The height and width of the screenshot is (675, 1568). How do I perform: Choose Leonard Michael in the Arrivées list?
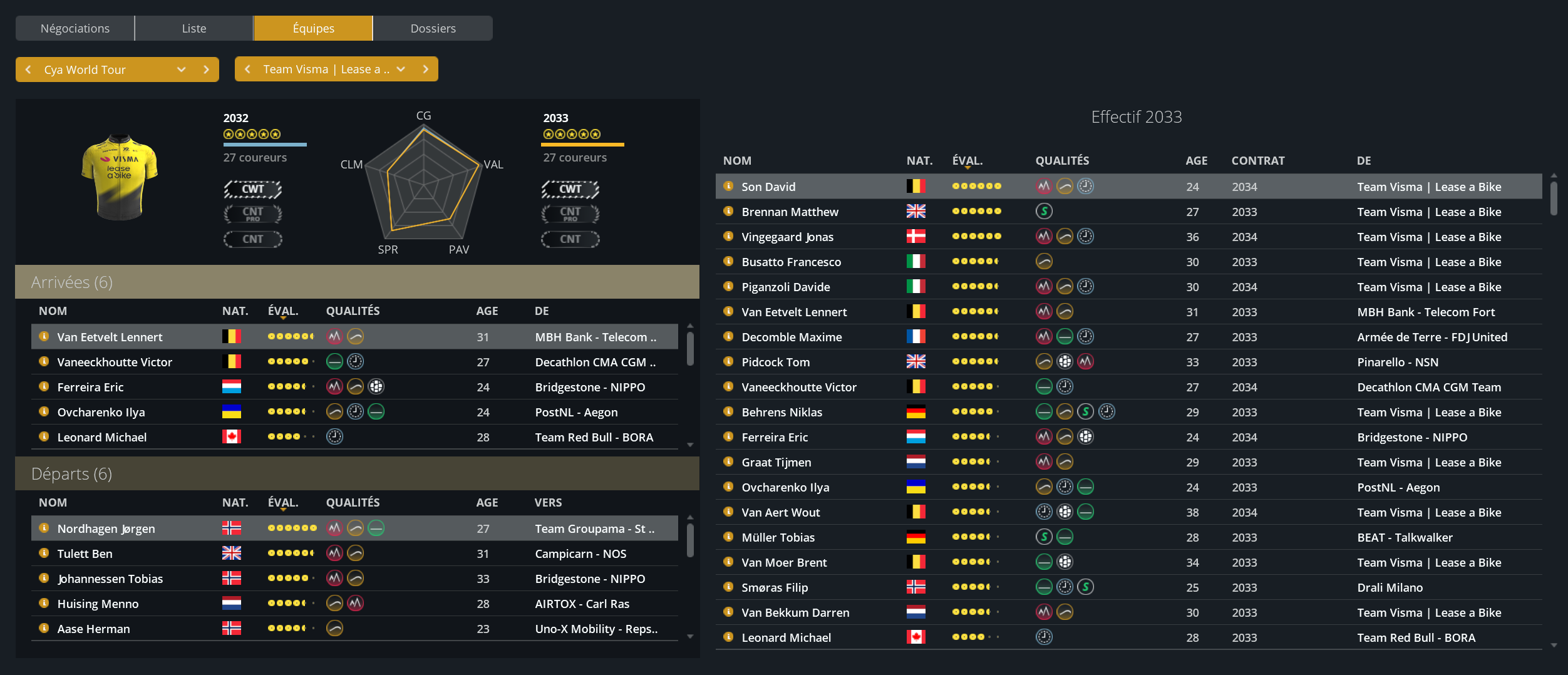102,437
